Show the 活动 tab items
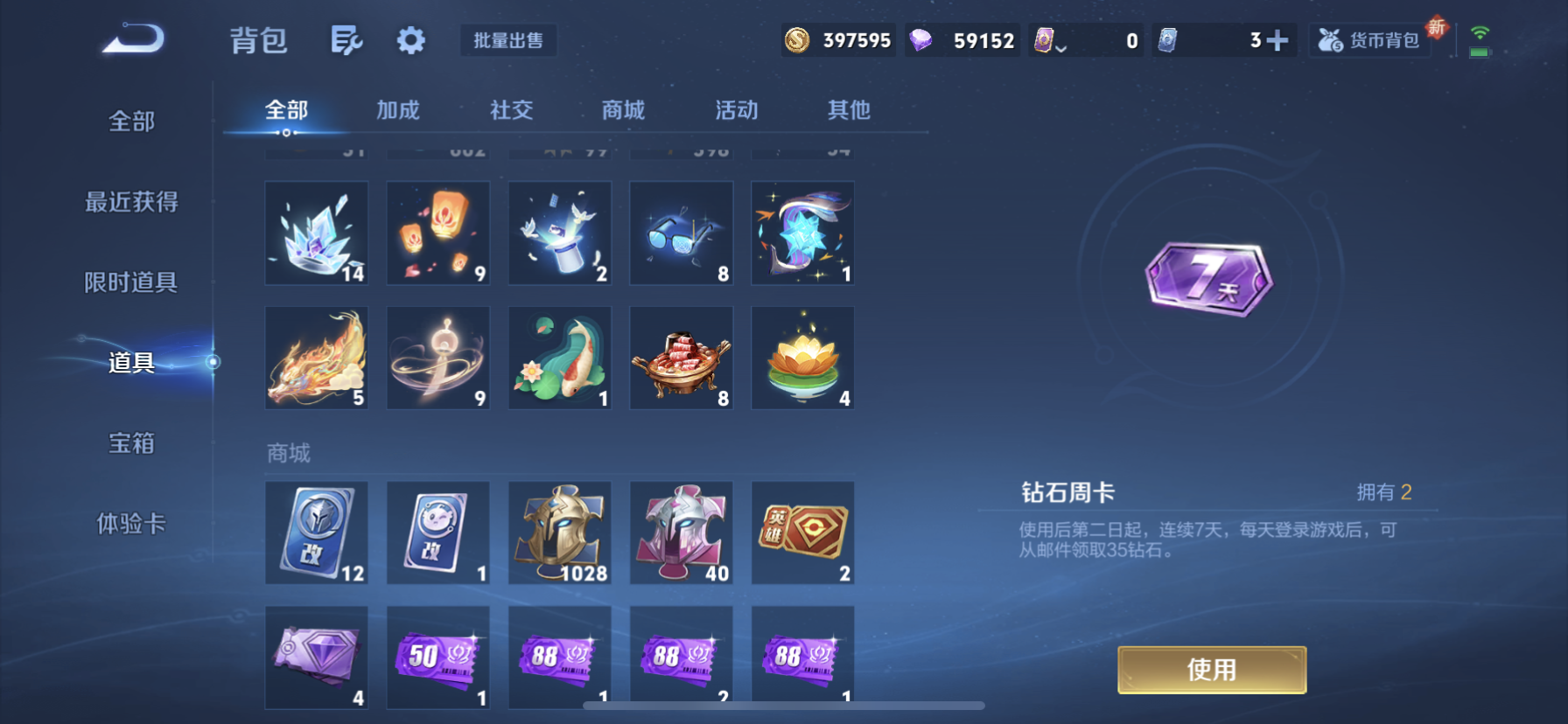Screen dimensions: 1568x724 click(737, 110)
